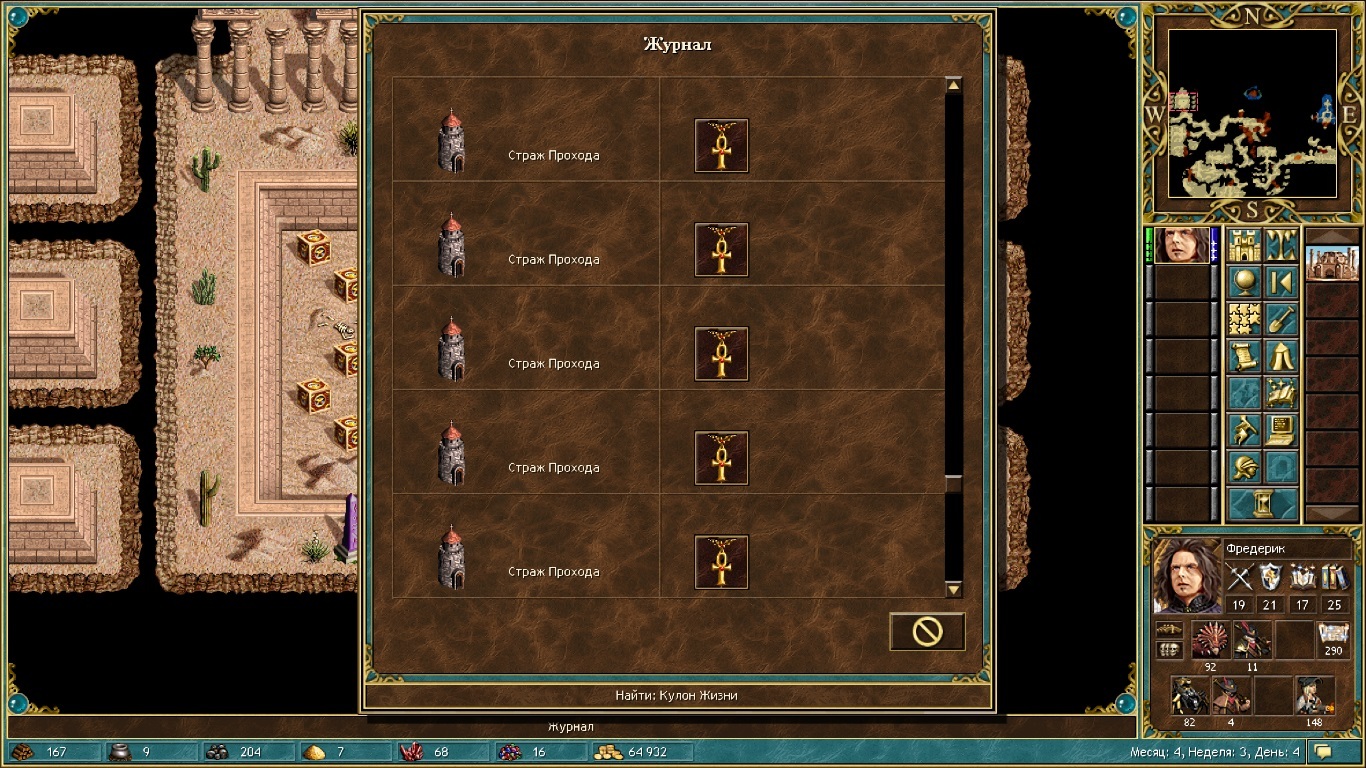Open the chat bubble in the corner
1366x768 pixels.
(x=1323, y=751)
